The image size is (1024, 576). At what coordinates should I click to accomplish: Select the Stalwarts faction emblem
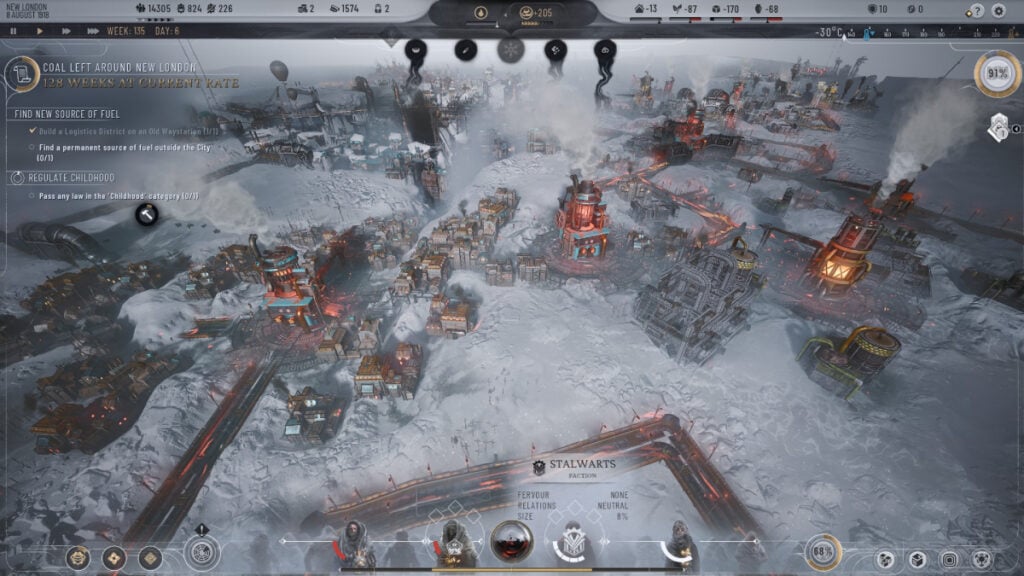tap(540, 466)
